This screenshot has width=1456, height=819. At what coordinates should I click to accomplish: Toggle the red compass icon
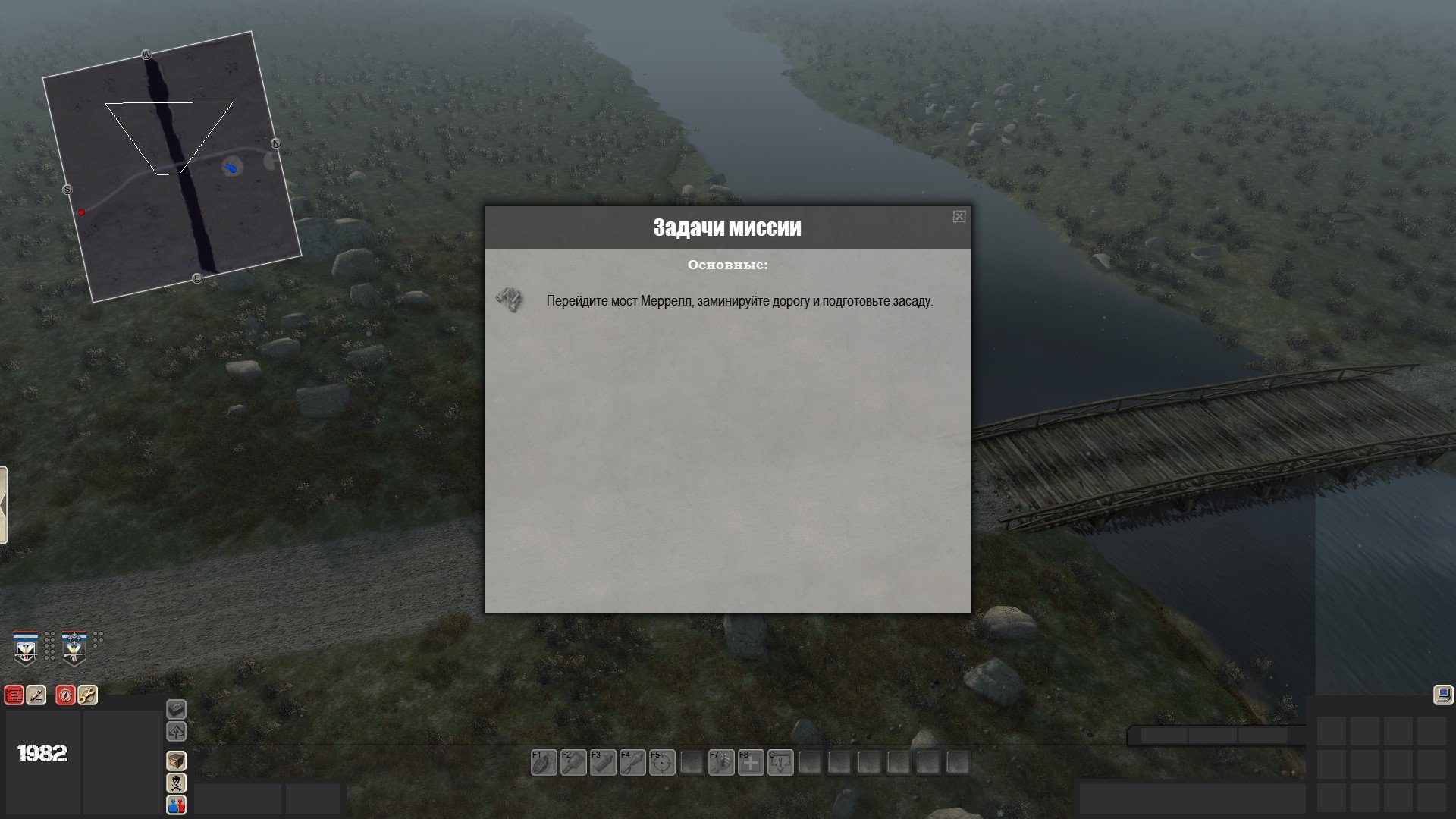pos(66,695)
